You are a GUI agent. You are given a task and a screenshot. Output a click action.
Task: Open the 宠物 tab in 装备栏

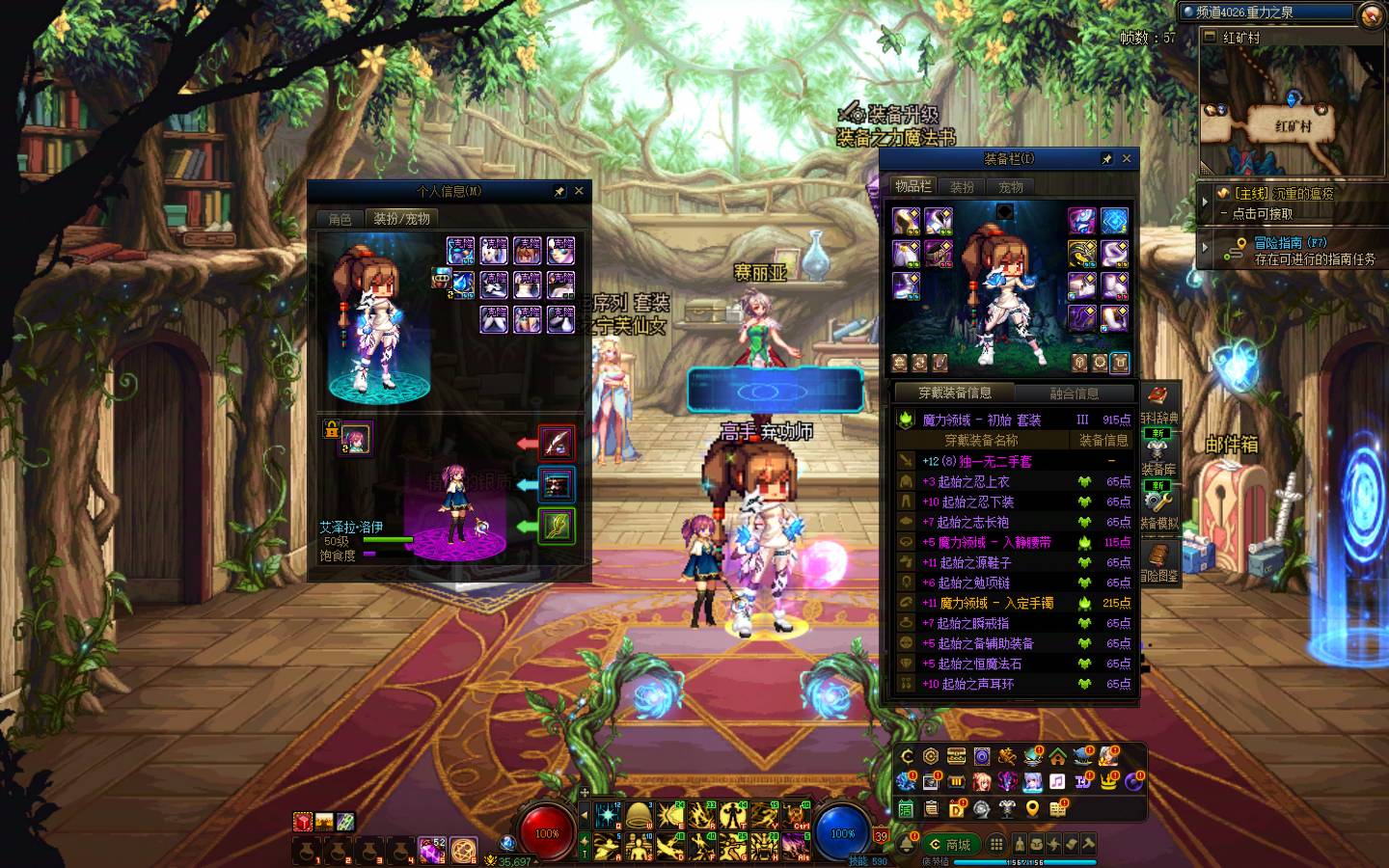coord(1010,187)
